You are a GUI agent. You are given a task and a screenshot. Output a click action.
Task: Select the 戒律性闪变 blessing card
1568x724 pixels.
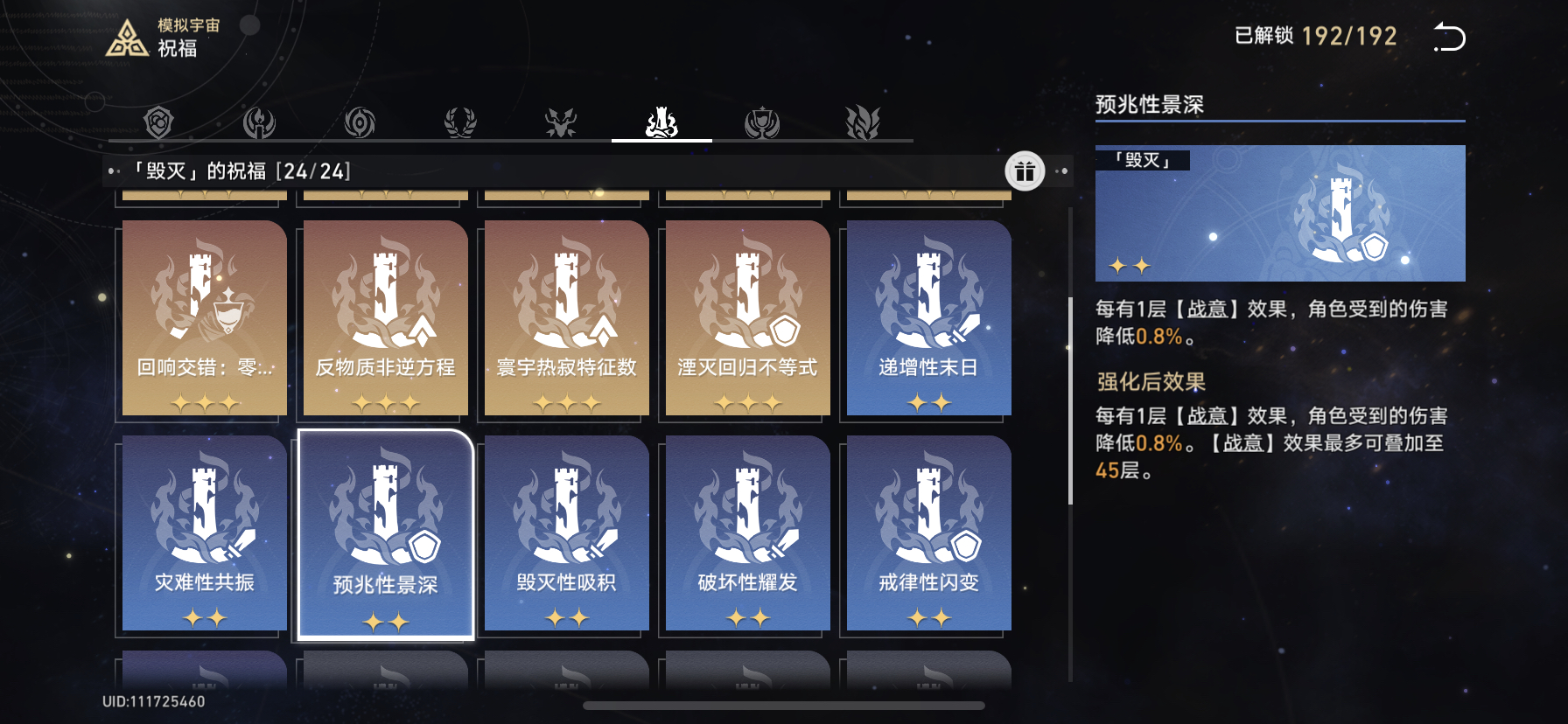(929, 533)
